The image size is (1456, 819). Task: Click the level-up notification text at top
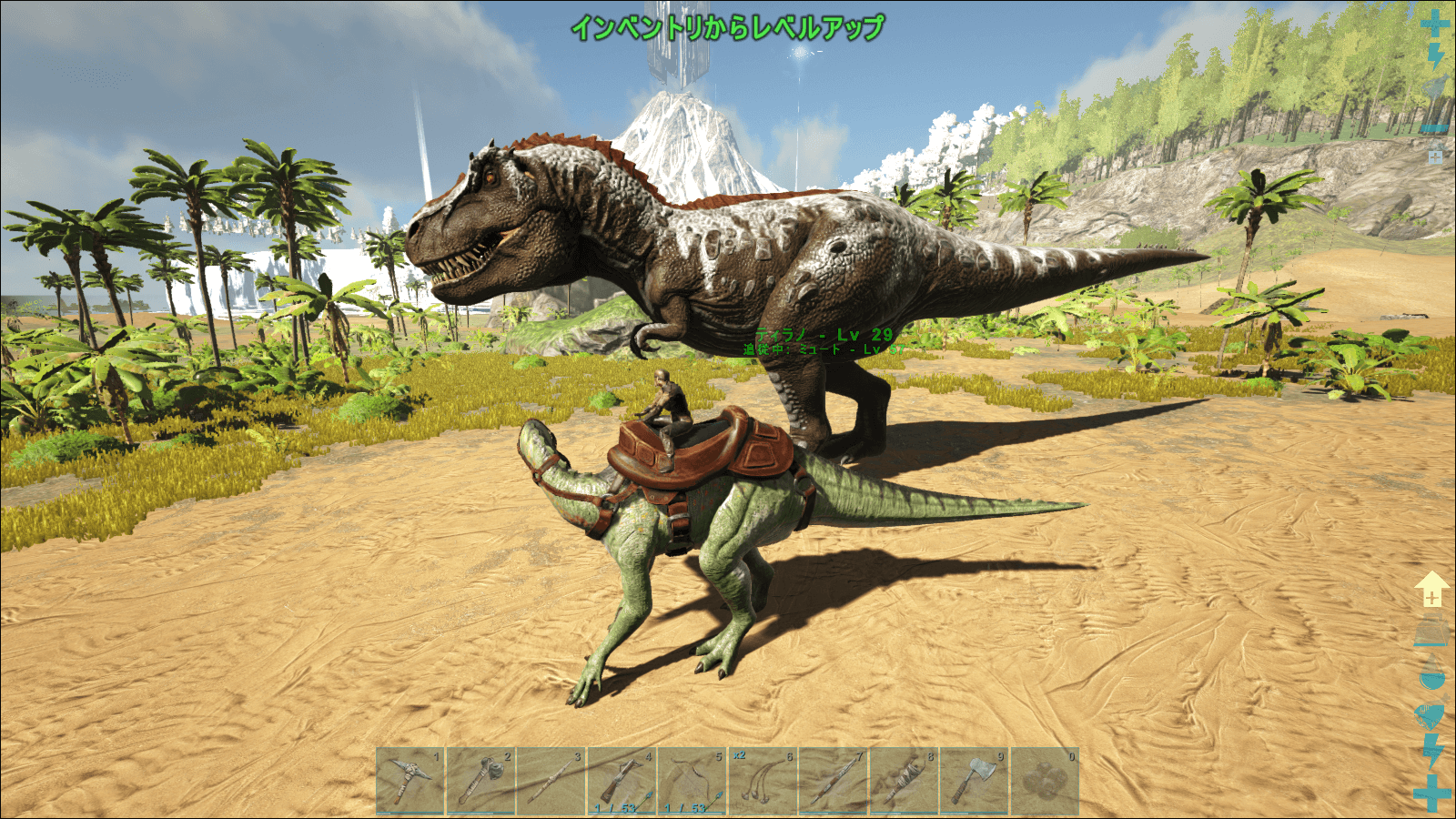pyautogui.click(x=728, y=25)
